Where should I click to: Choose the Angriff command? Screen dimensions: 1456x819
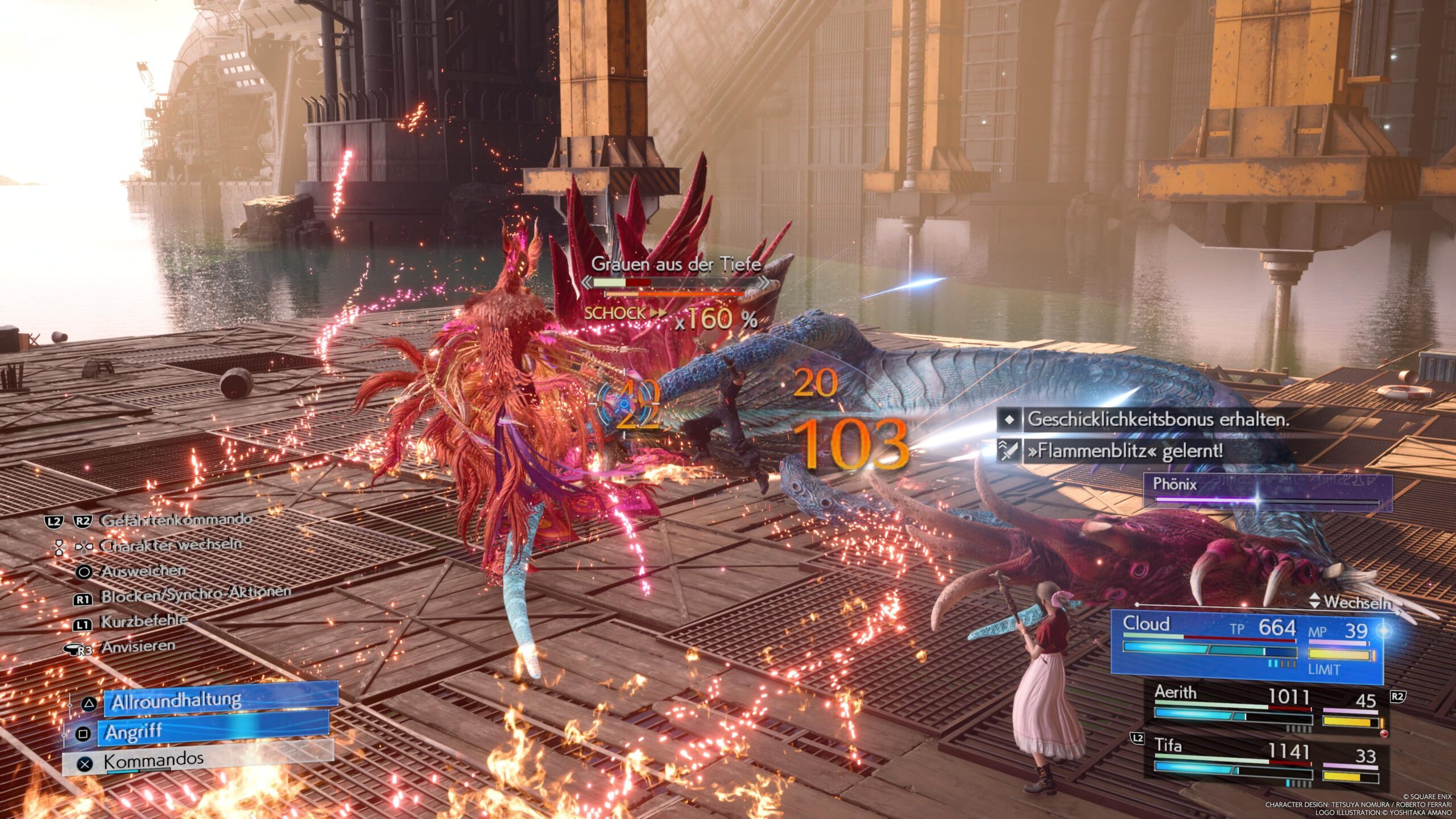click(x=213, y=731)
